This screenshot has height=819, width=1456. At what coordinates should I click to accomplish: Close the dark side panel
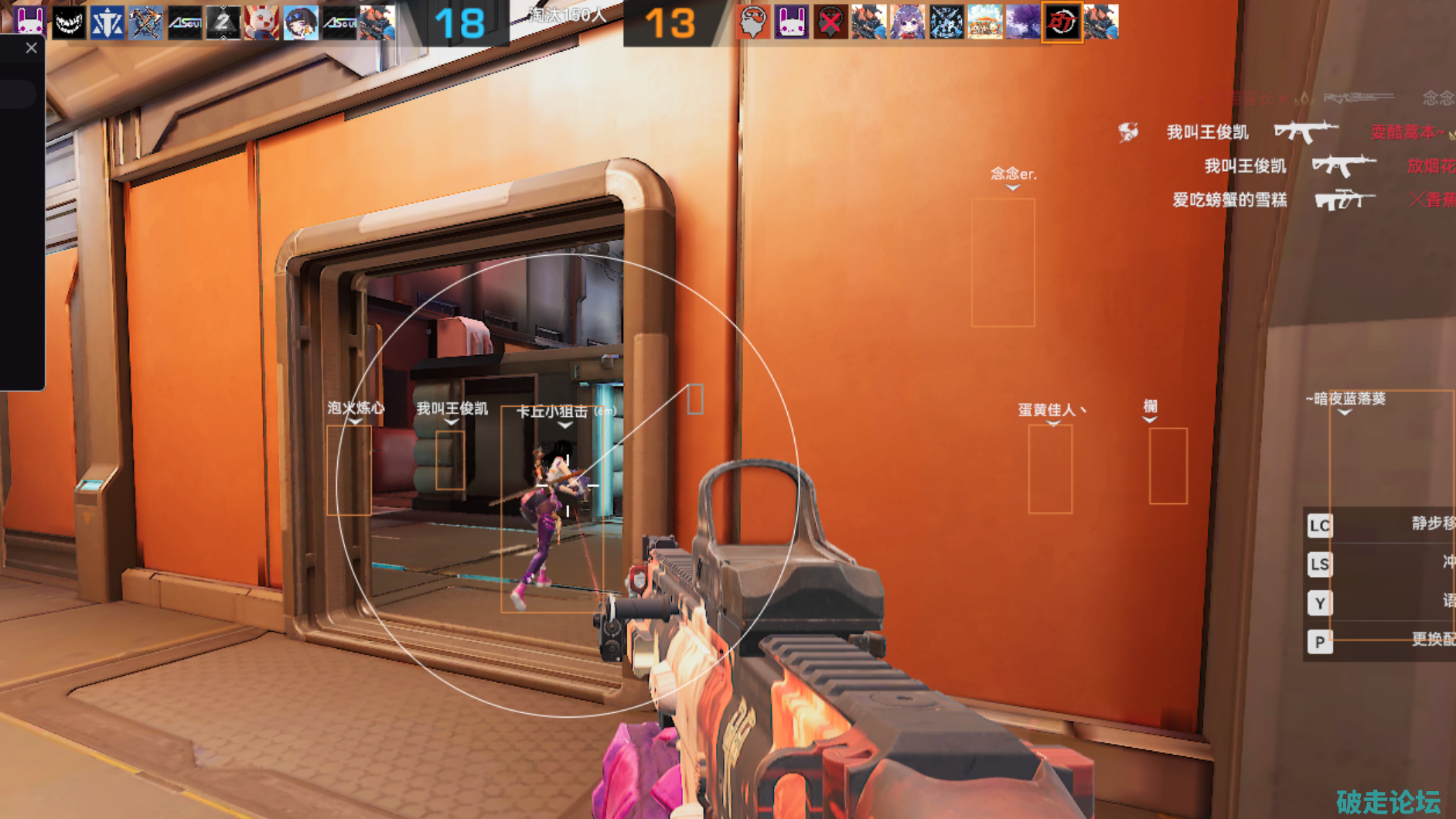point(31,48)
